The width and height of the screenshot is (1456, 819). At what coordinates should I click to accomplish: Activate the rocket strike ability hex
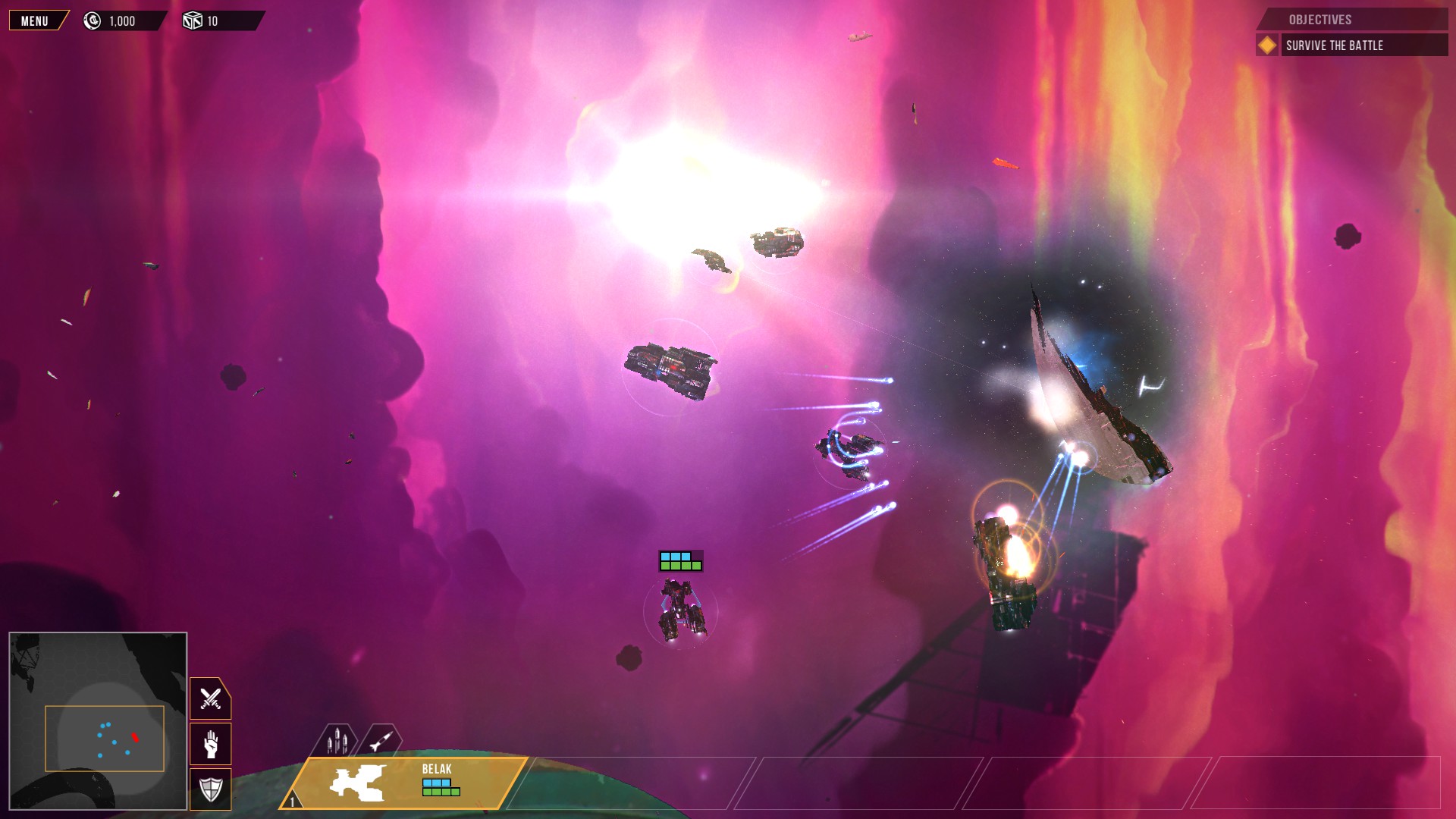coord(381,739)
